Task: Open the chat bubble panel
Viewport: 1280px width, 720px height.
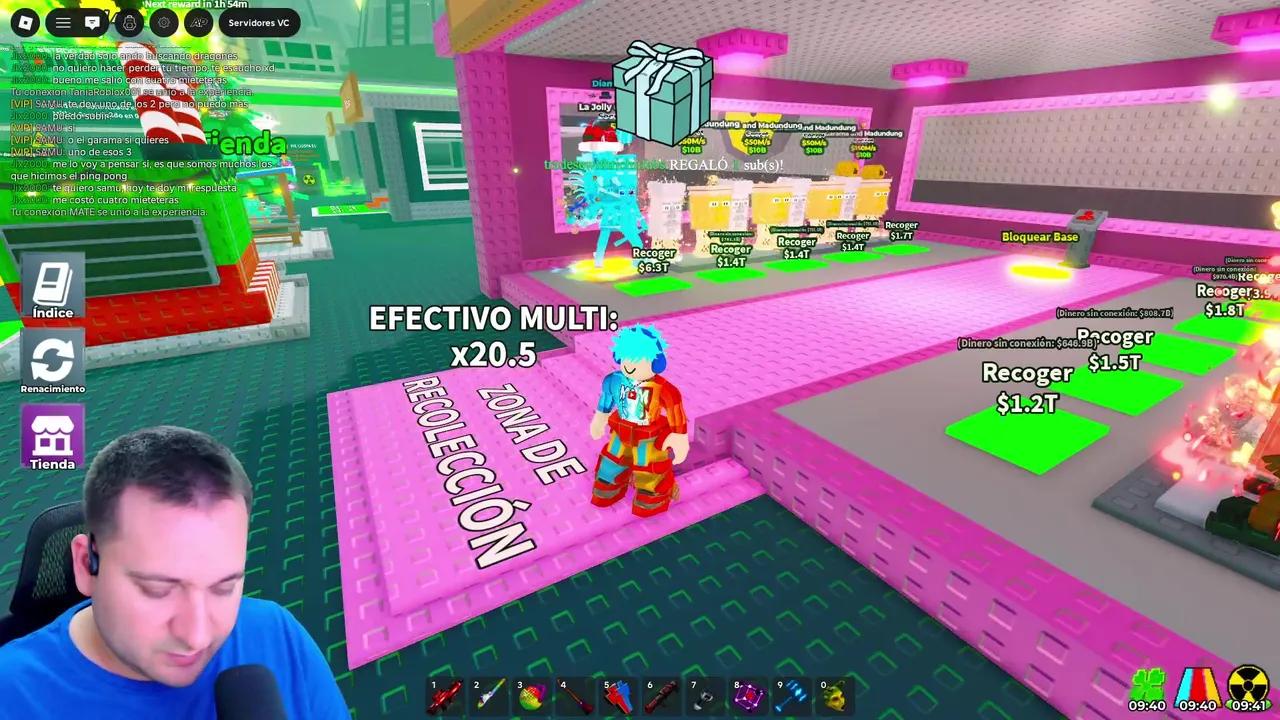Action: coord(93,22)
